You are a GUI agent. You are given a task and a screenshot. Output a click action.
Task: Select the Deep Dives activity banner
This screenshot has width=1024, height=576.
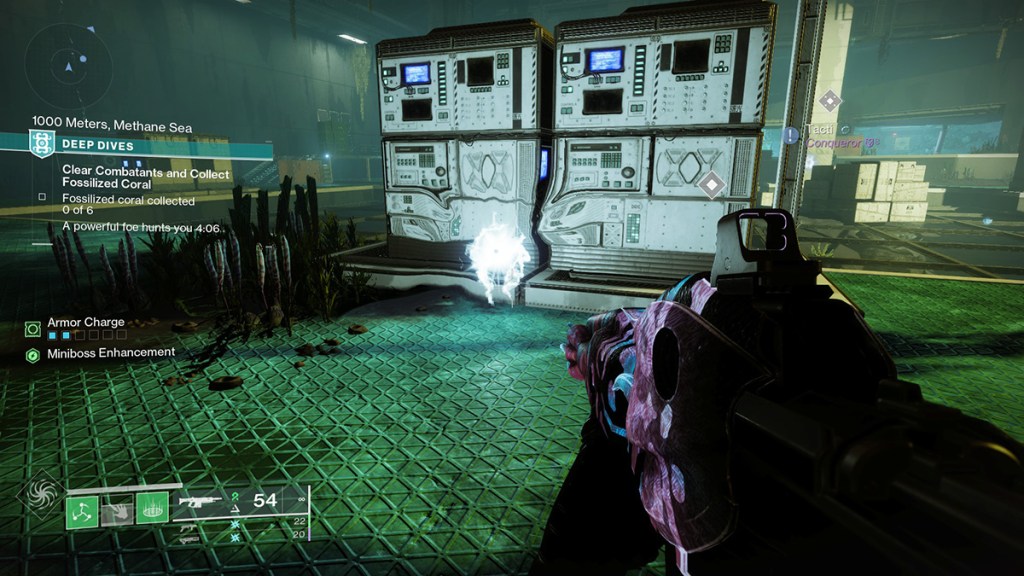[x=150, y=145]
